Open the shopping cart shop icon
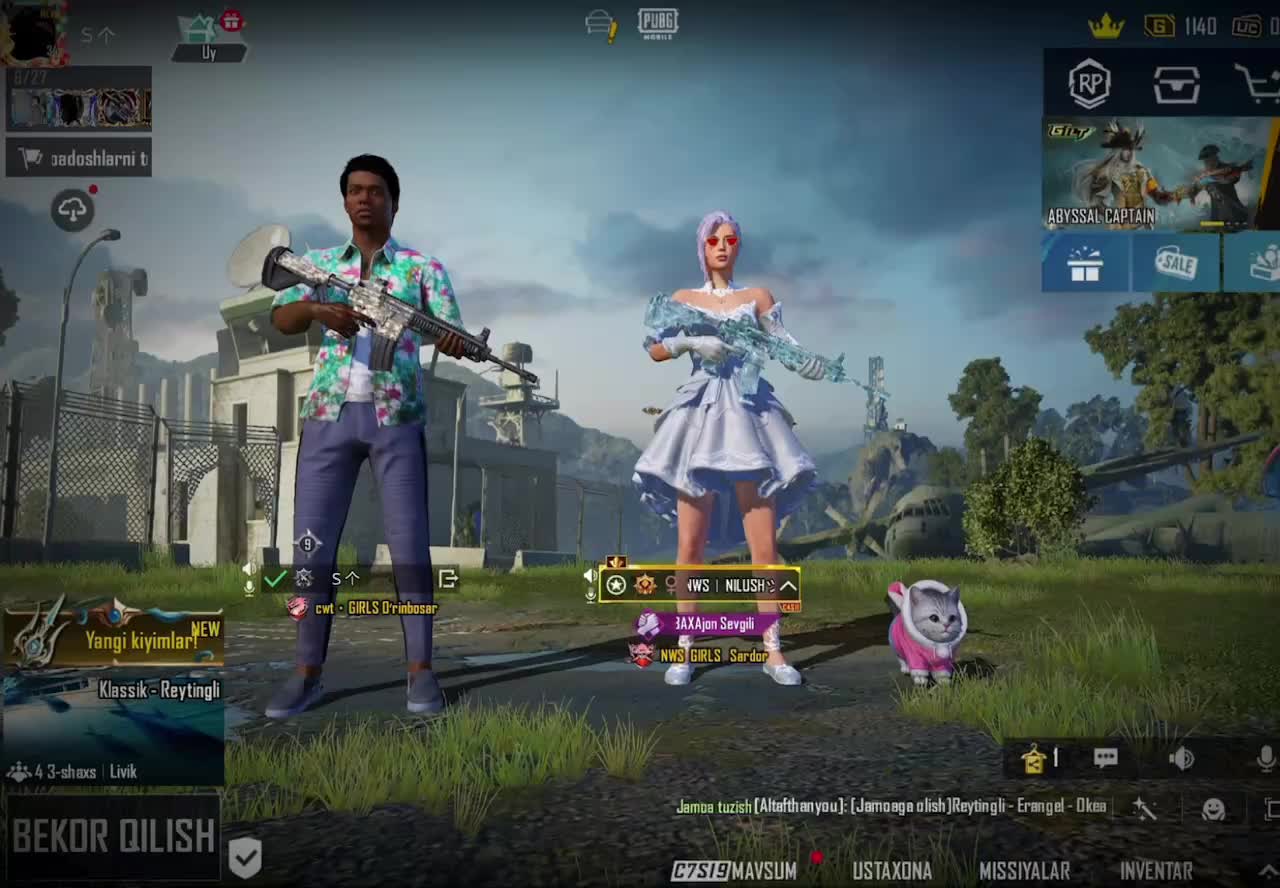Viewport: 1280px width, 888px height. point(1259,85)
